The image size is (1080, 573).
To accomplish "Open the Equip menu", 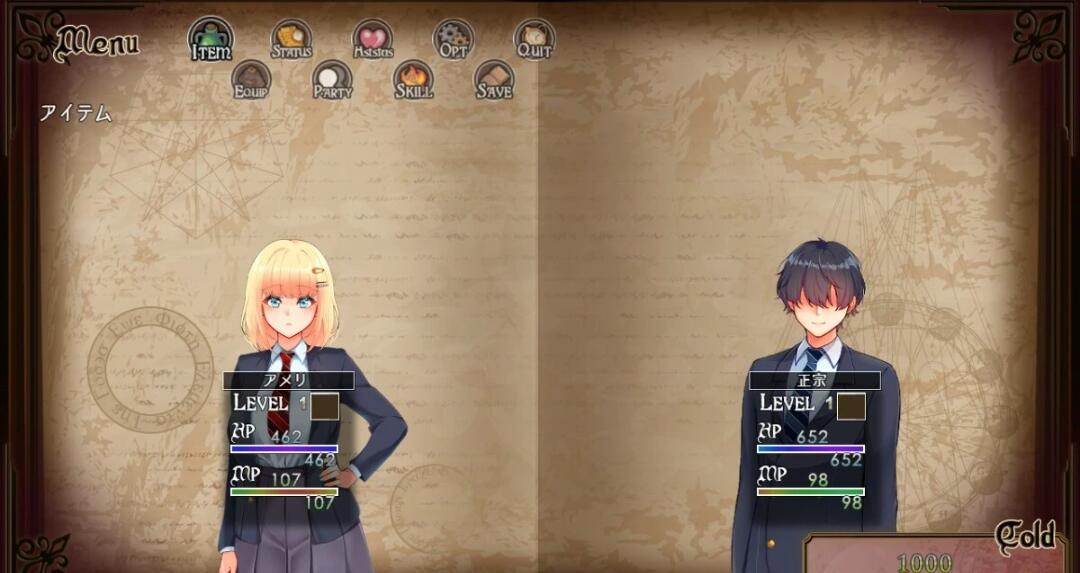I will 251,80.
